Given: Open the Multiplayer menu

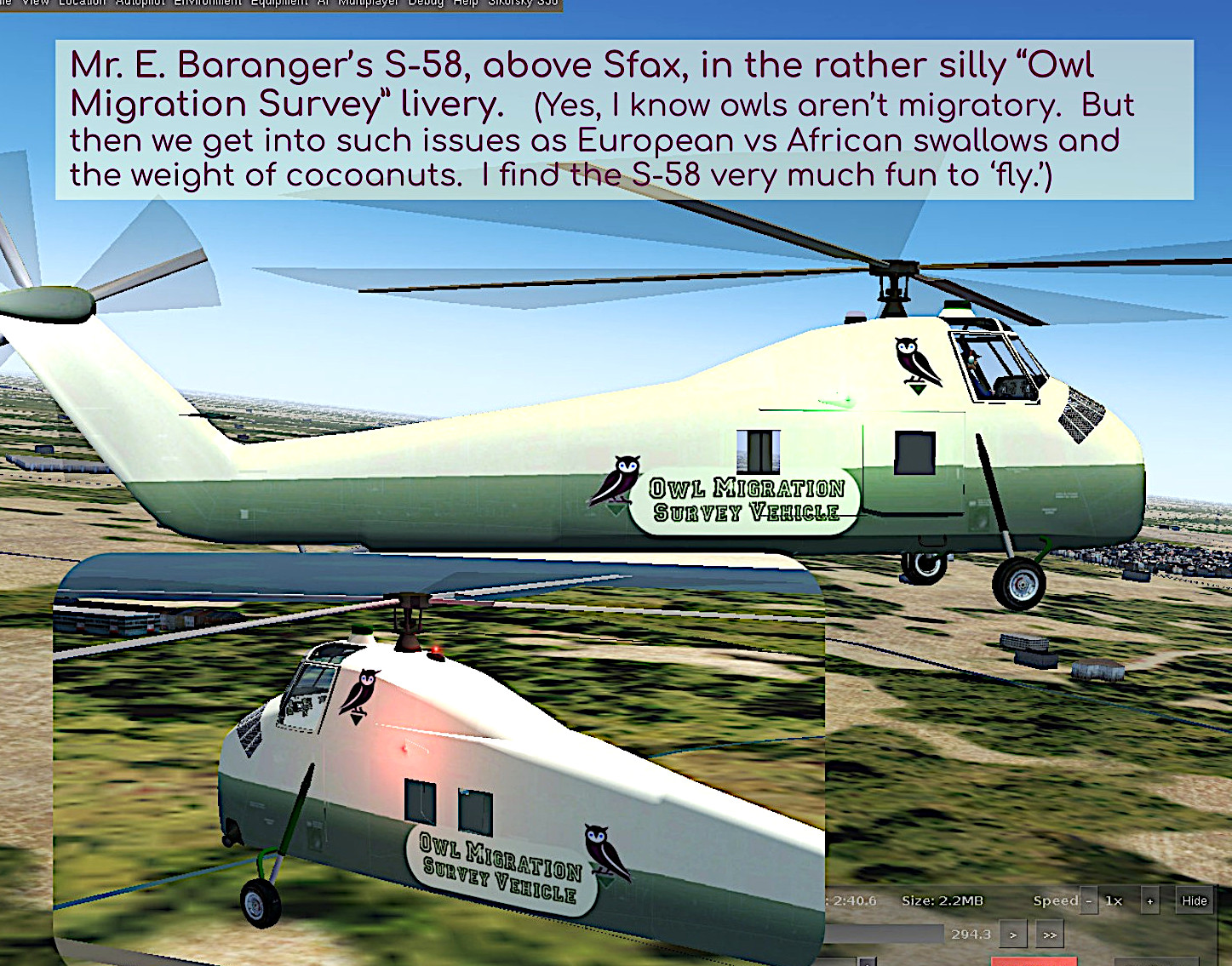Looking at the screenshot, I should click(x=368, y=3).
